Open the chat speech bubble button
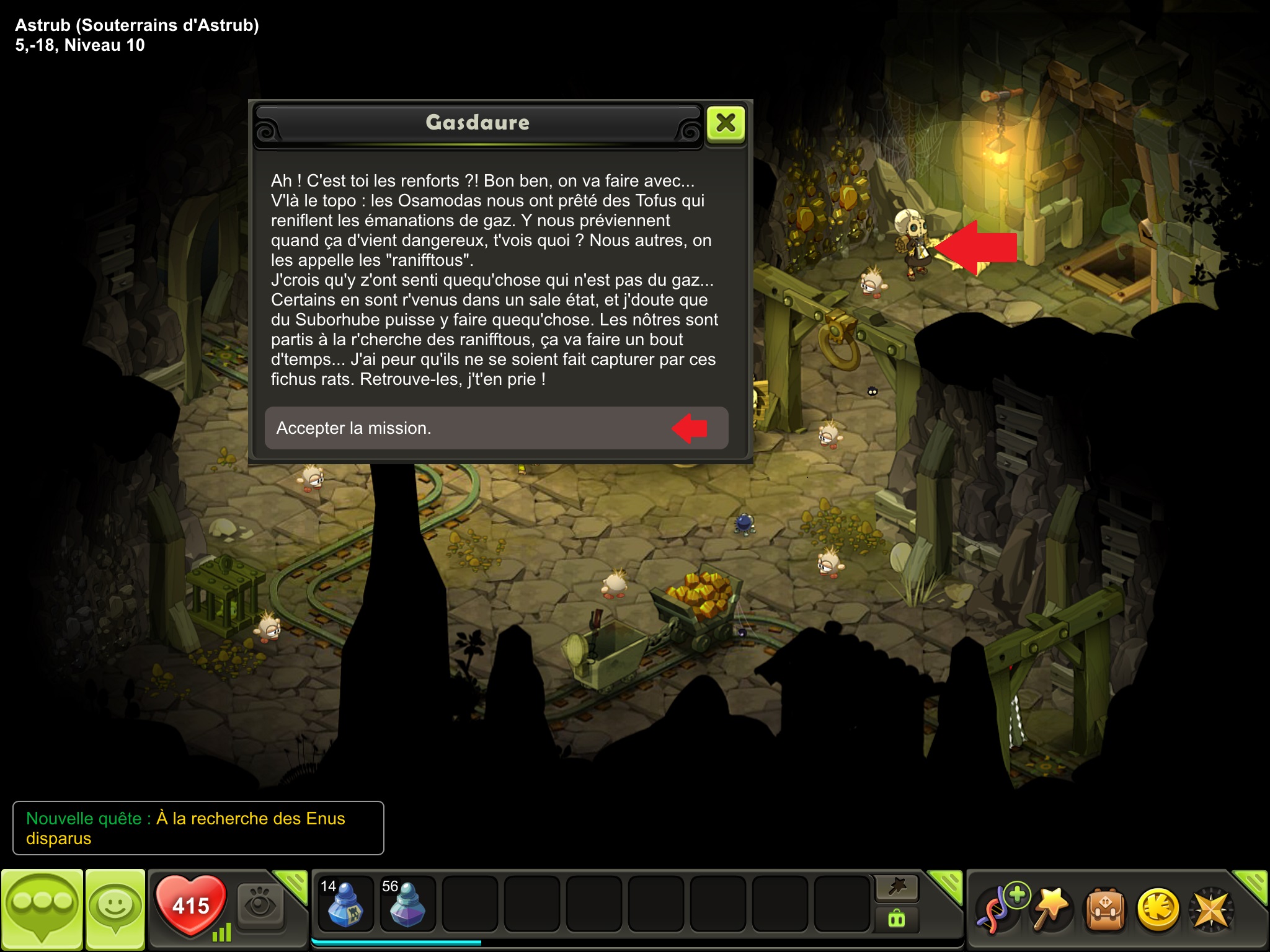1270x952 pixels. pos(42,909)
